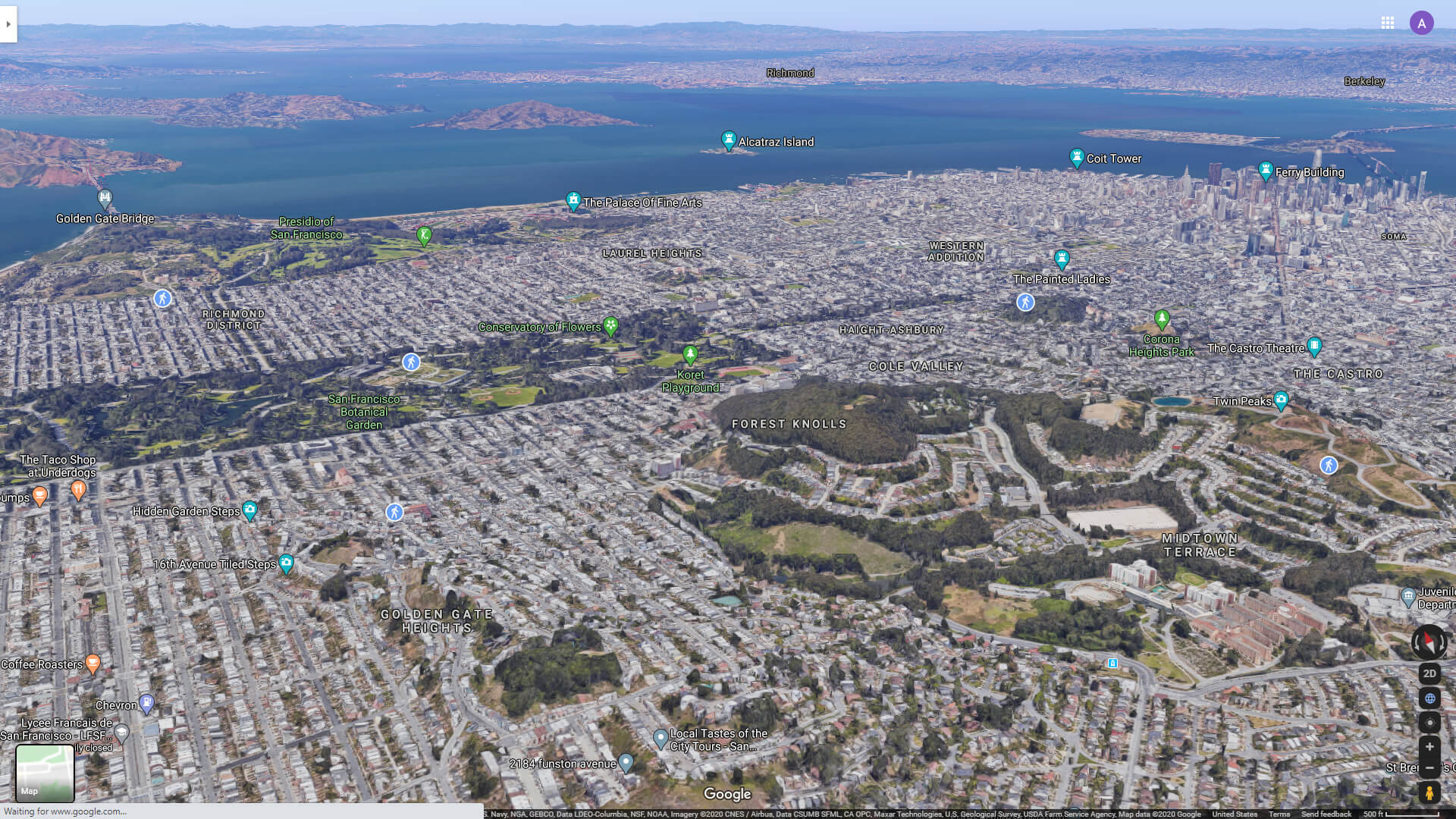Click the My Location target icon
This screenshot has width=1456, height=819.
(x=1429, y=722)
